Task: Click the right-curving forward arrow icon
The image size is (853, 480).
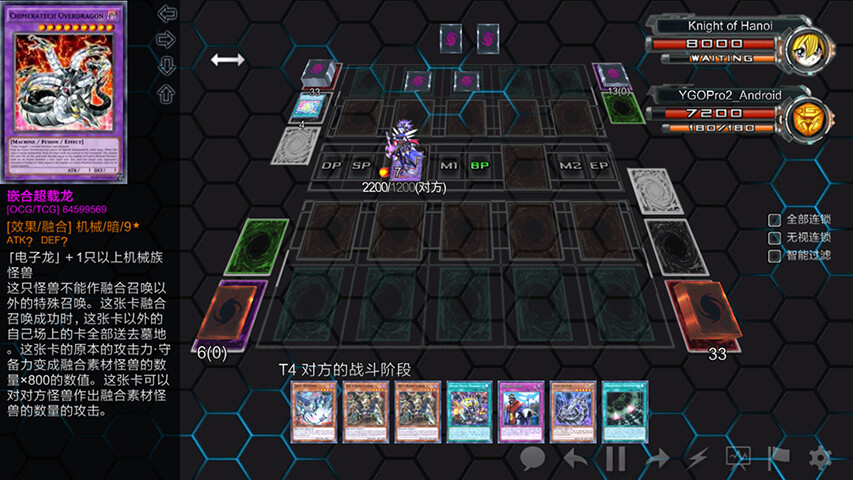Action: pyautogui.click(x=656, y=458)
